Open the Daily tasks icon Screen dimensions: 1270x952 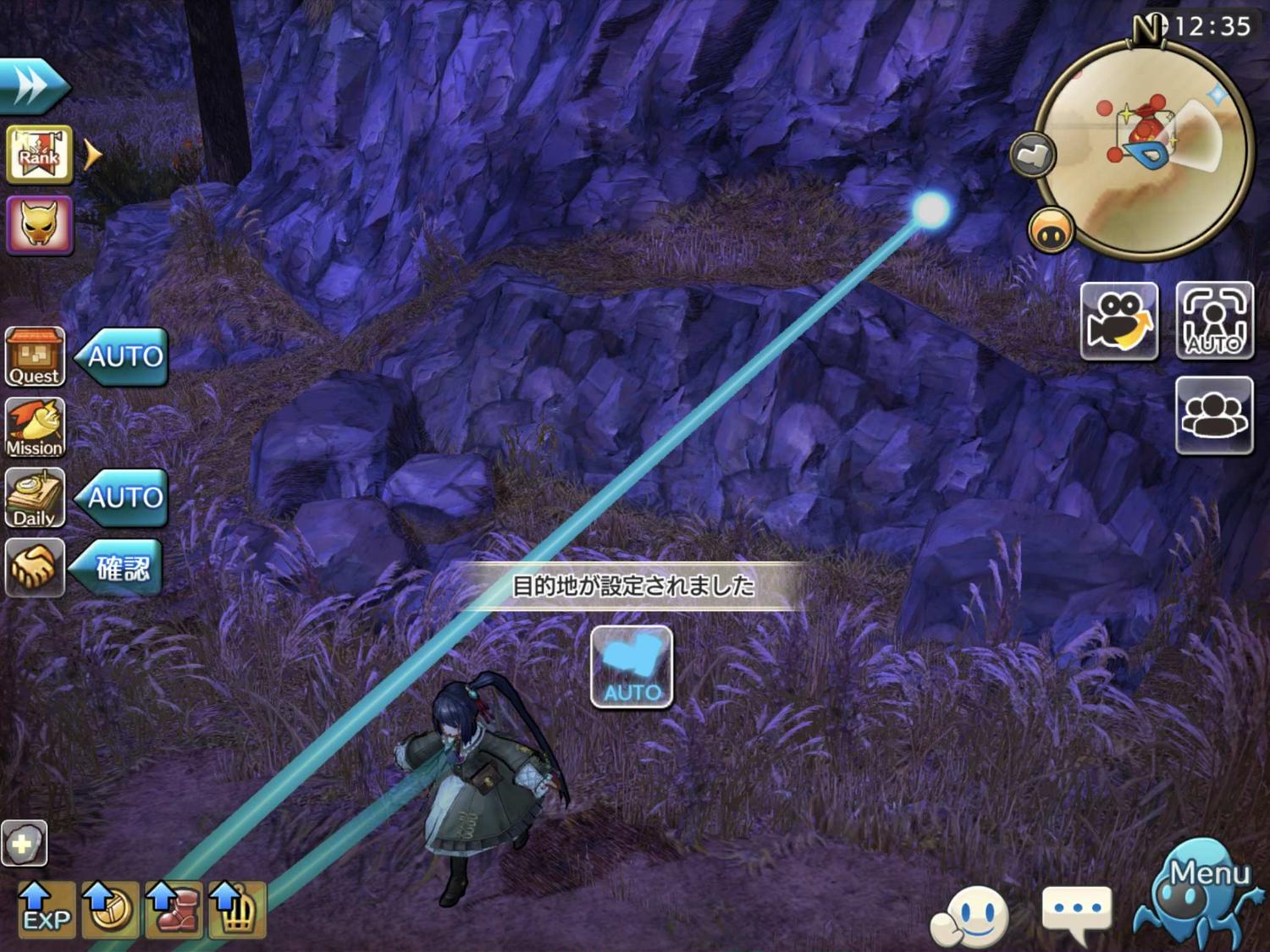35,498
